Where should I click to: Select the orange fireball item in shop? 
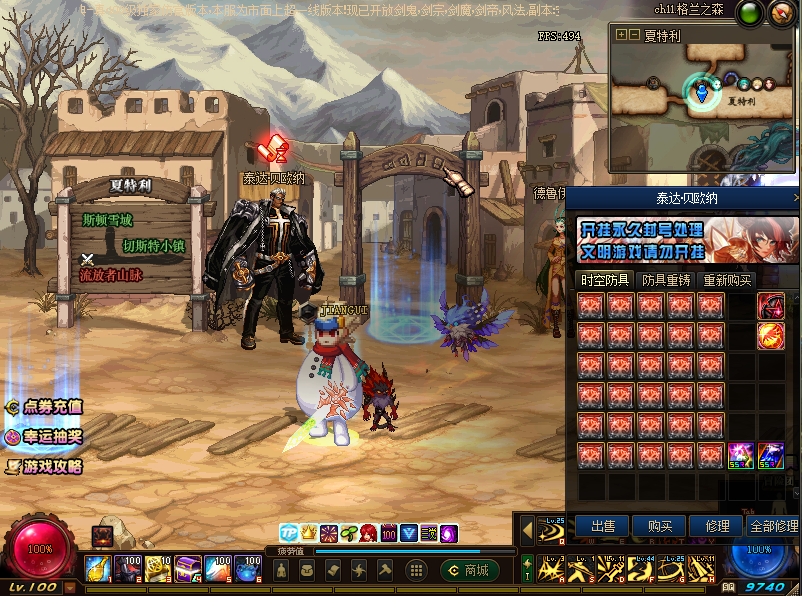pos(771,335)
